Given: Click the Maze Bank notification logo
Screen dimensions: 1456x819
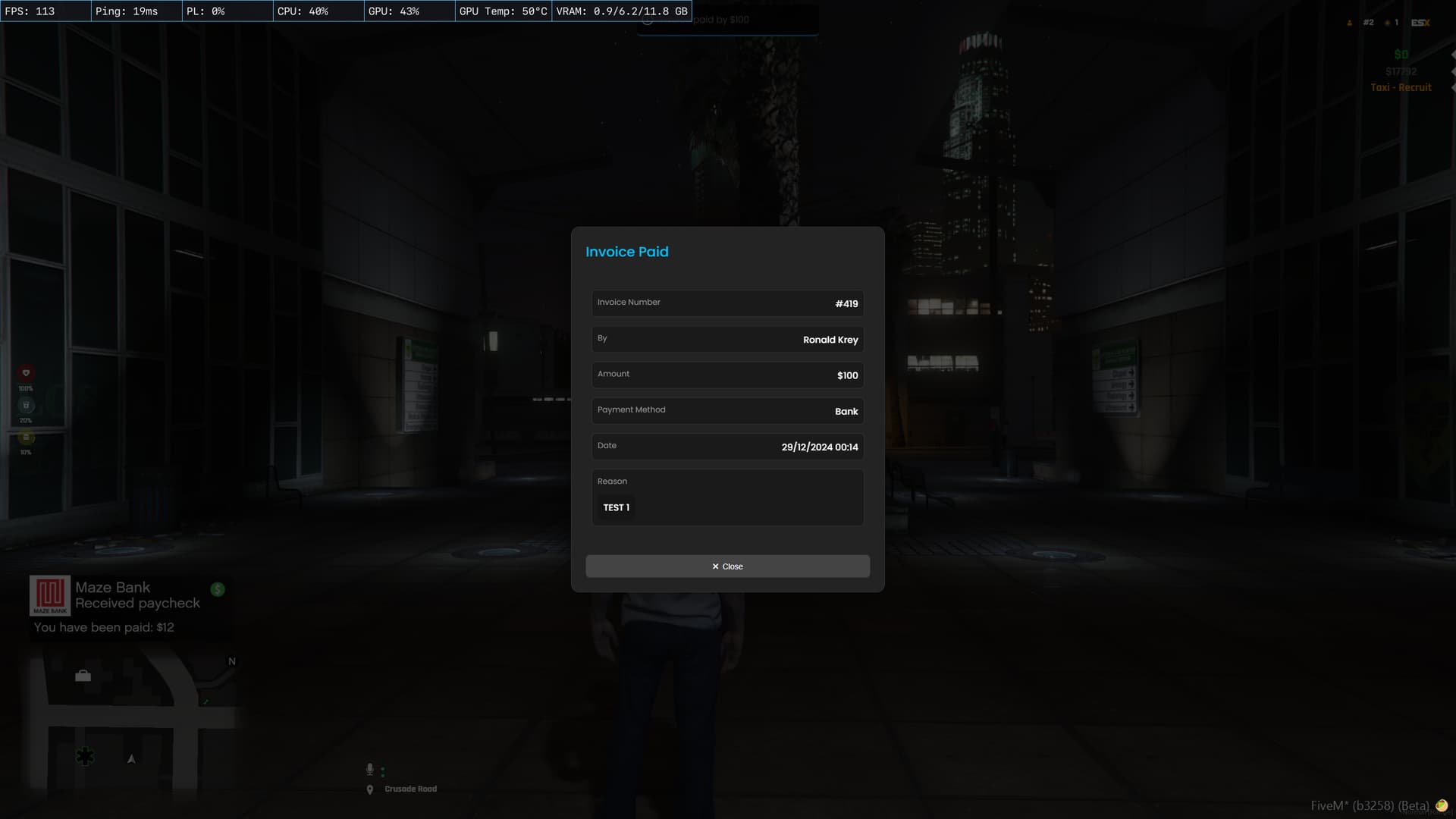Looking at the screenshot, I should point(49,594).
